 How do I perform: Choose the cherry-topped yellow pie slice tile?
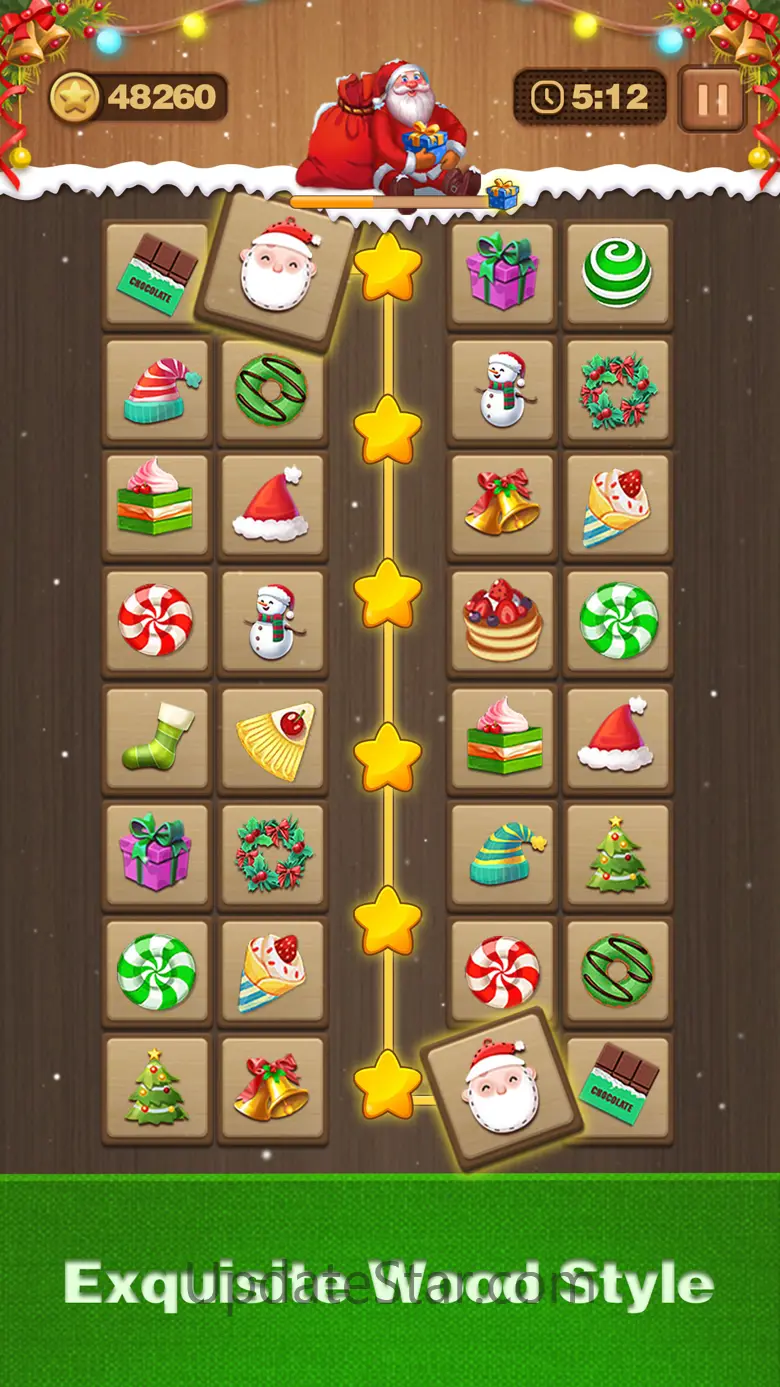(x=273, y=739)
